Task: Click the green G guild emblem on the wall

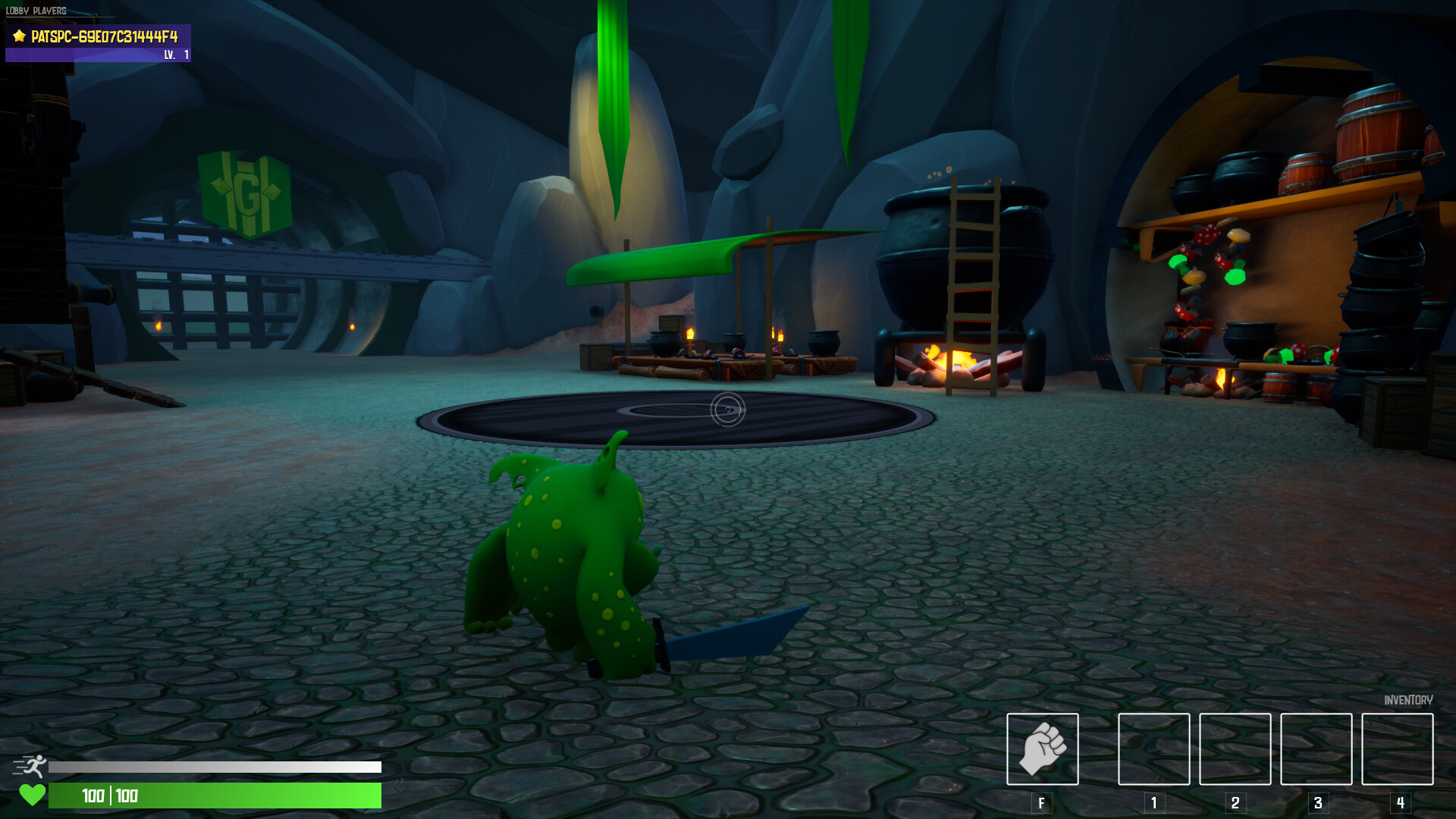Action: coord(245,192)
